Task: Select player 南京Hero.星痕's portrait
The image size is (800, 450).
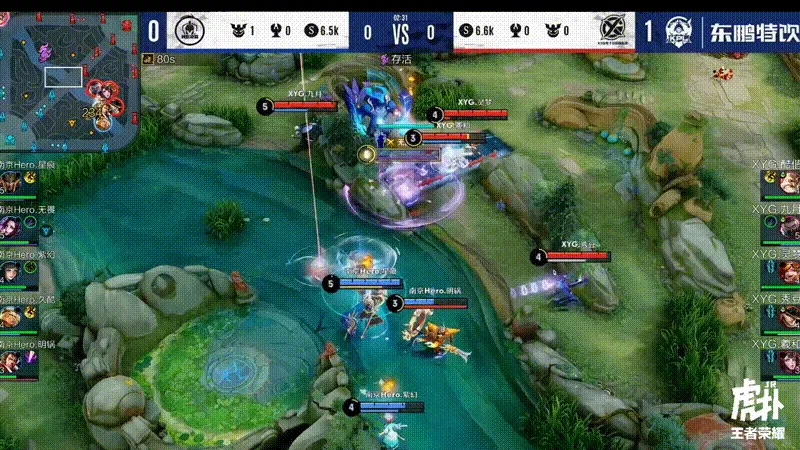Action: [x=12, y=182]
